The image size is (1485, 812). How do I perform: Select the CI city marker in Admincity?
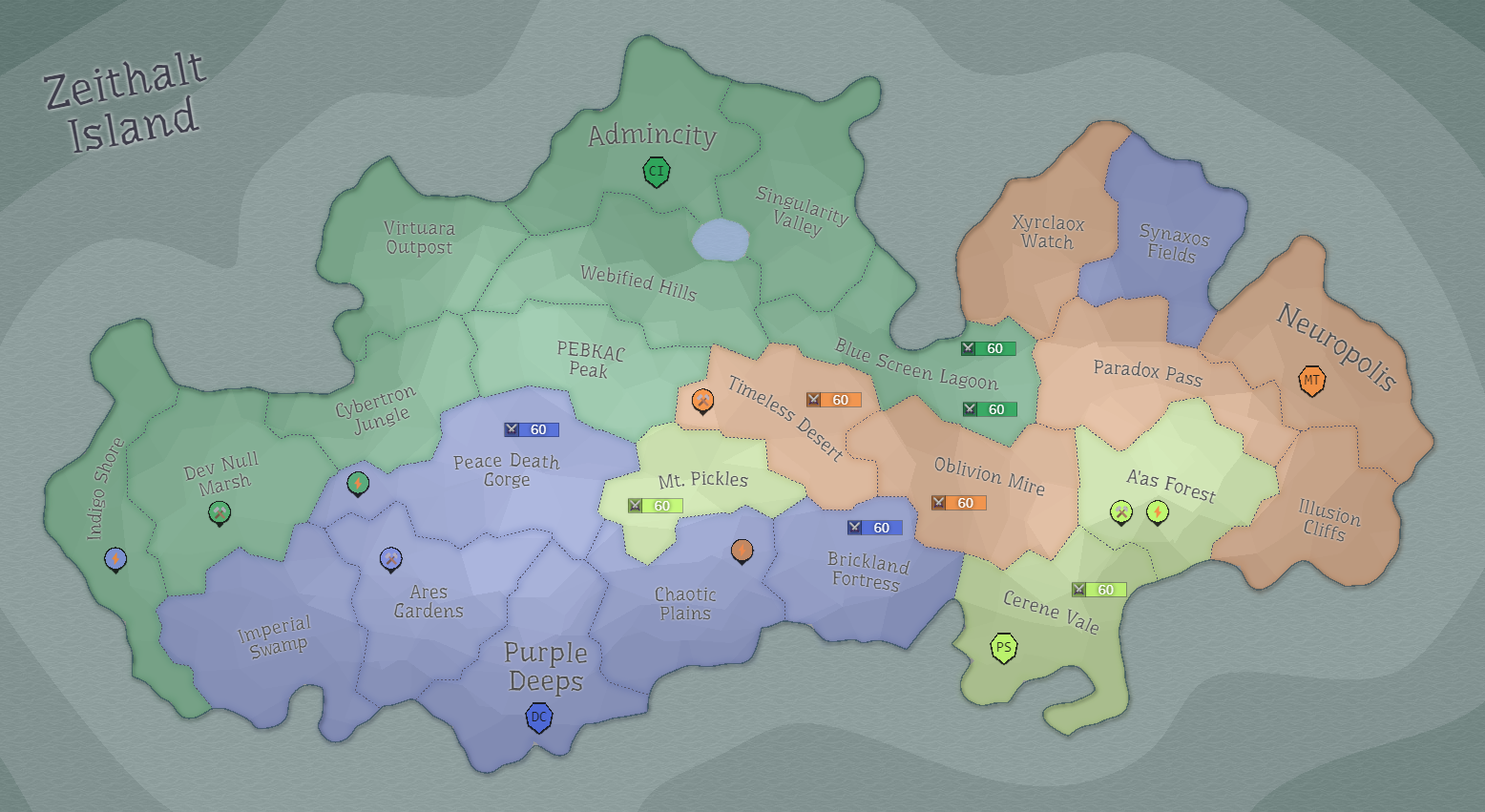pos(656,172)
